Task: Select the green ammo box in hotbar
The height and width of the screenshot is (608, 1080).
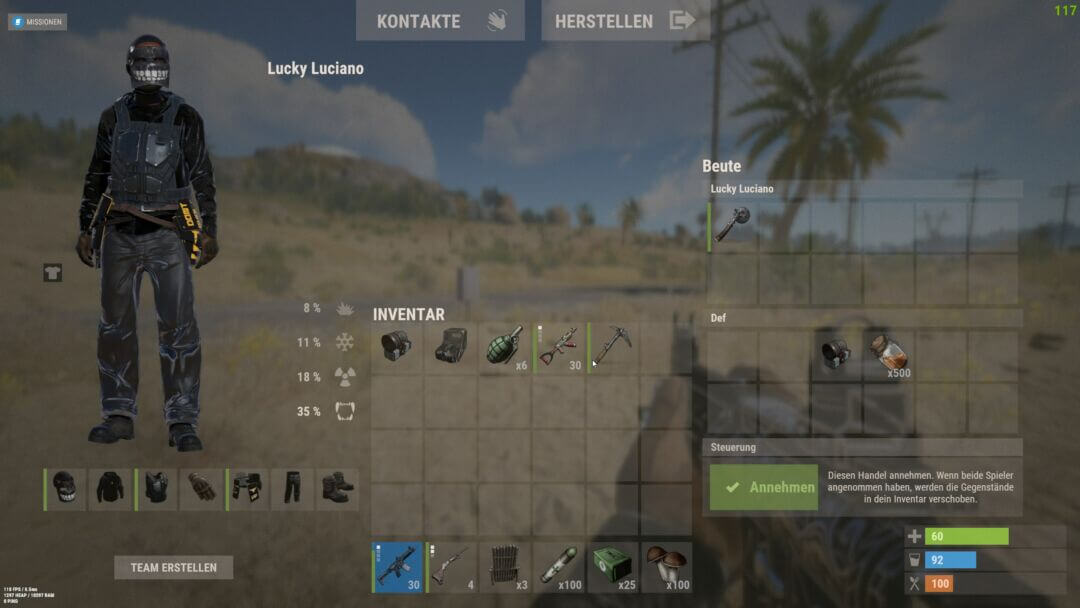Action: pos(612,567)
